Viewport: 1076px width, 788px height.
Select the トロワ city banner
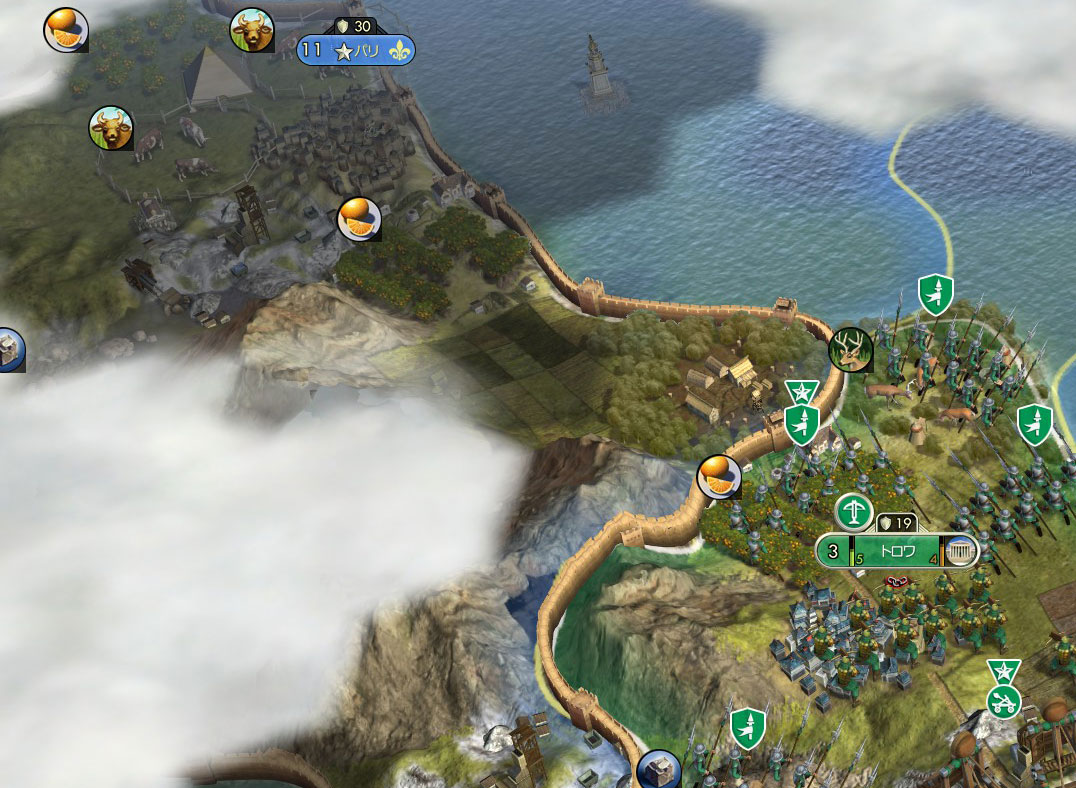click(897, 551)
